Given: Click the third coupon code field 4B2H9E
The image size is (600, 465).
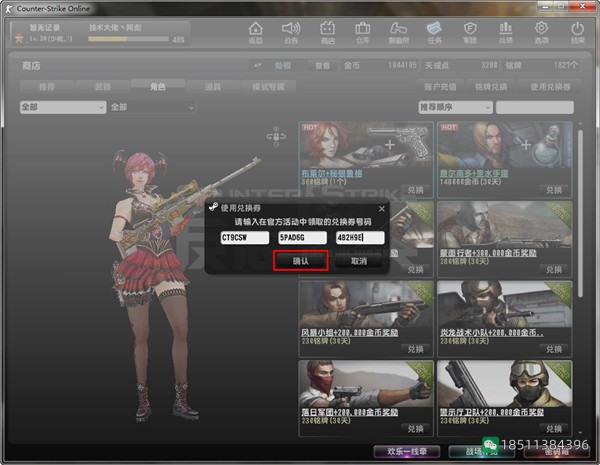Looking at the screenshot, I should pos(360,238).
